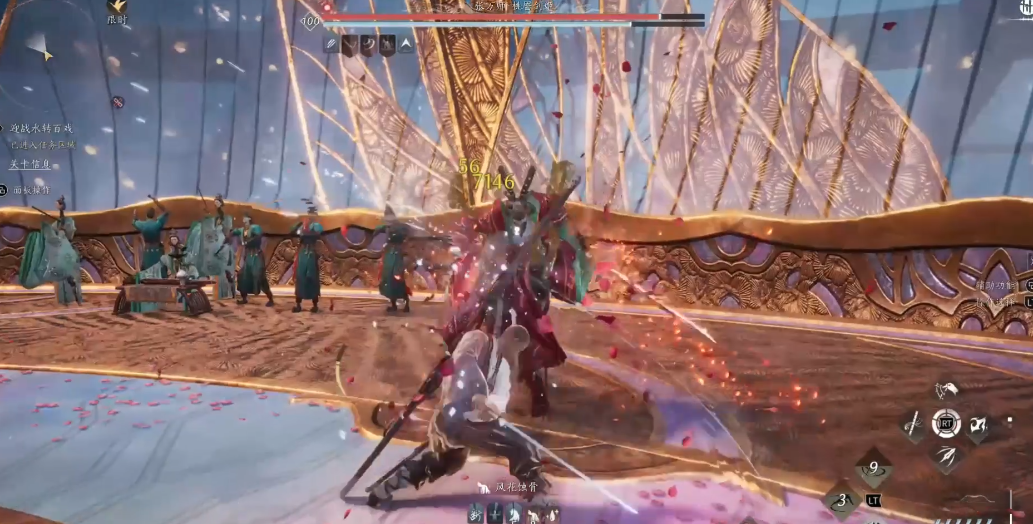Activate the sword slash skill left of RT
Image resolution: width=1033 pixels, height=524 pixels.
point(913,424)
